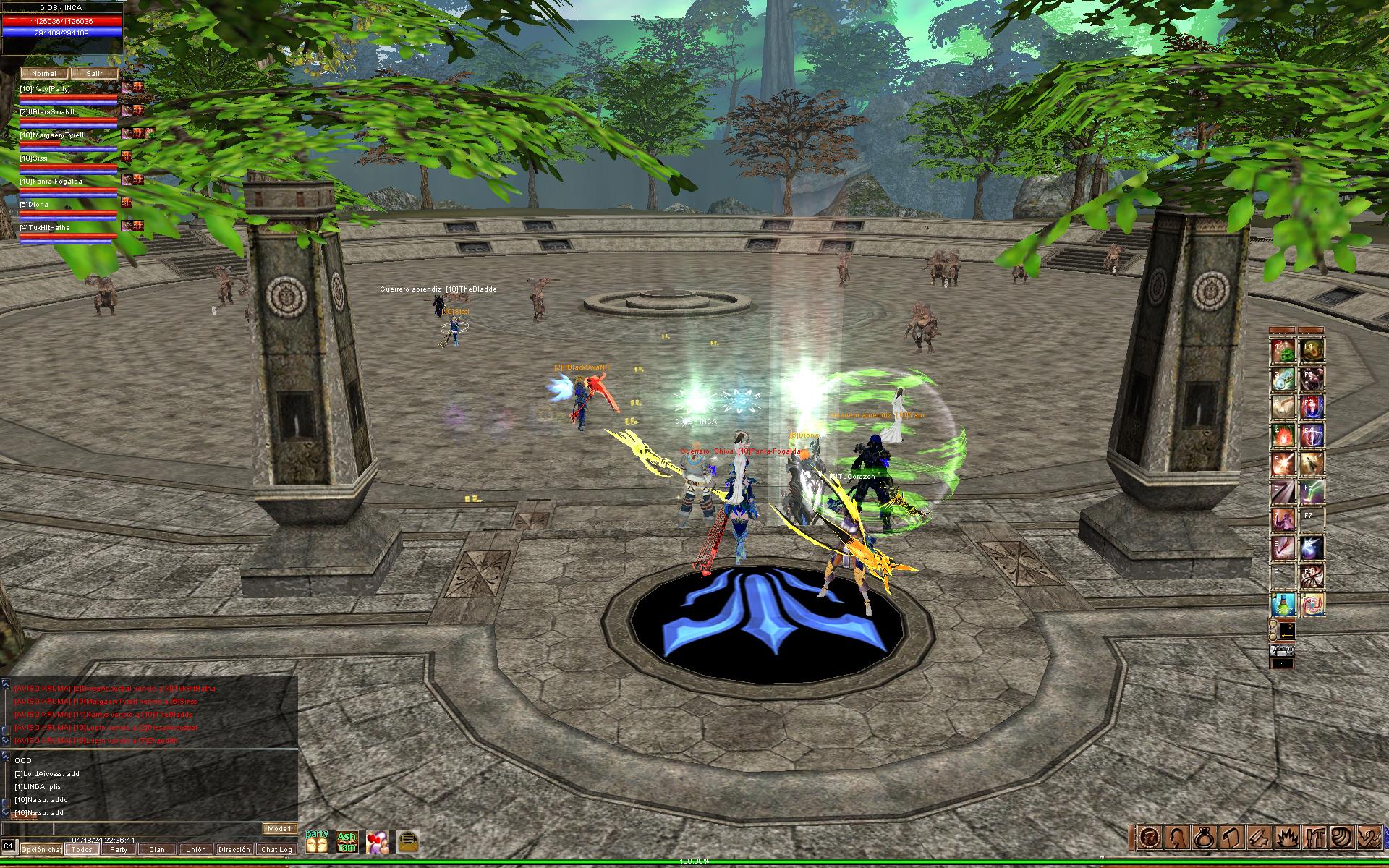Open the ring icon menu button
The width and height of the screenshot is (1389, 868).
point(1205,837)
